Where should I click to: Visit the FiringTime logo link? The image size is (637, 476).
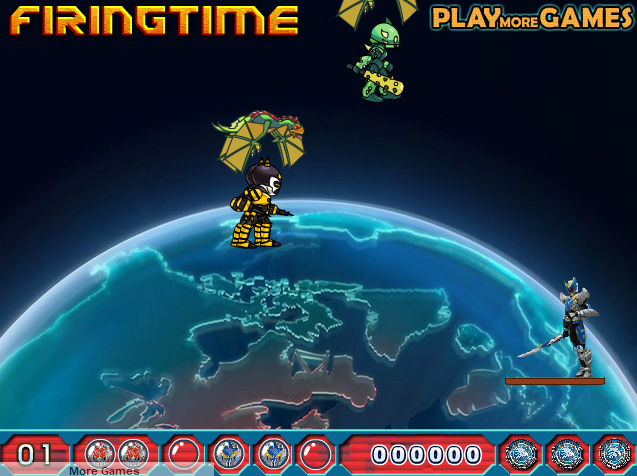click(x=155, y=19)
